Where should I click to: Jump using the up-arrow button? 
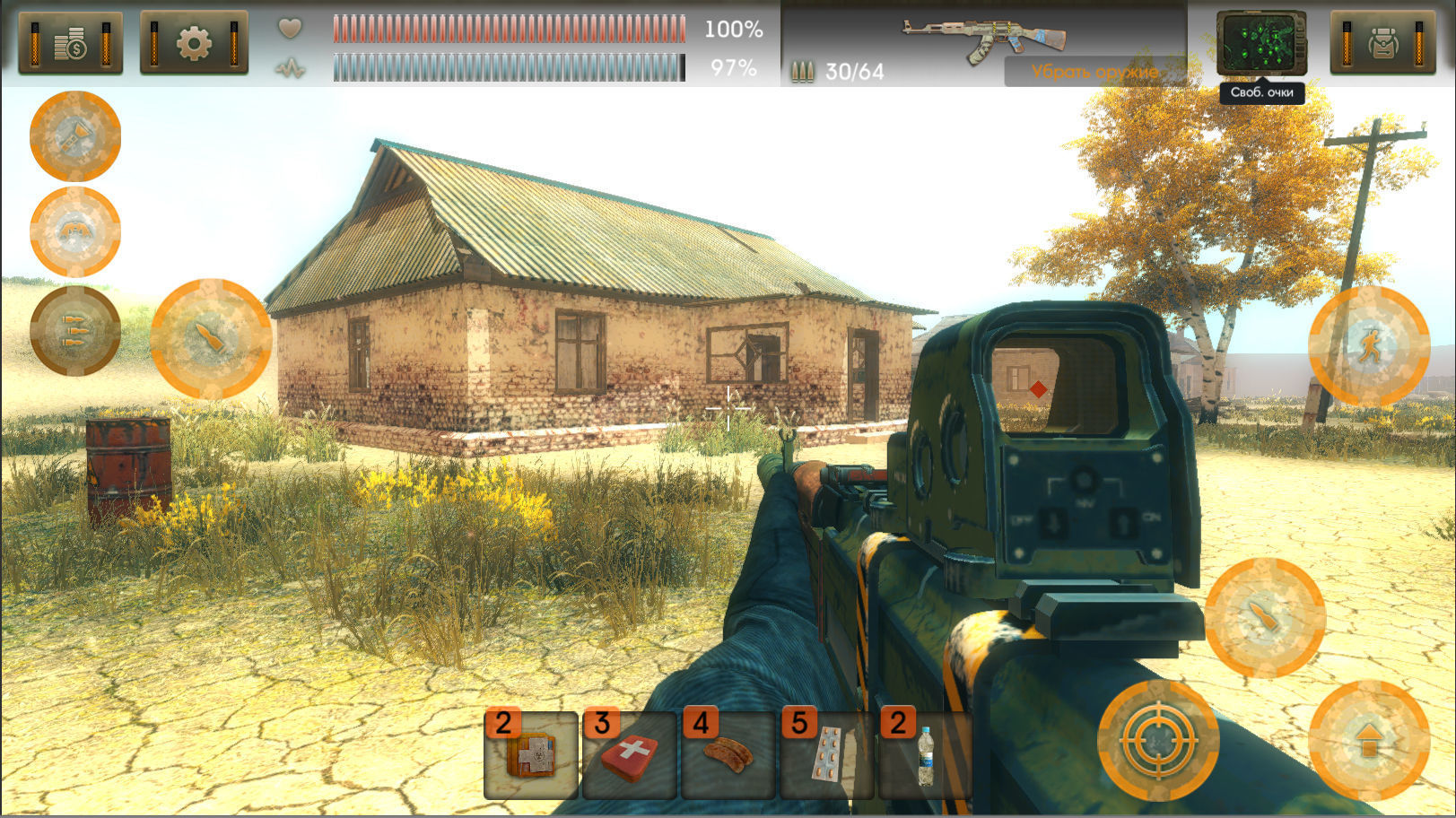coord(1369,741)
